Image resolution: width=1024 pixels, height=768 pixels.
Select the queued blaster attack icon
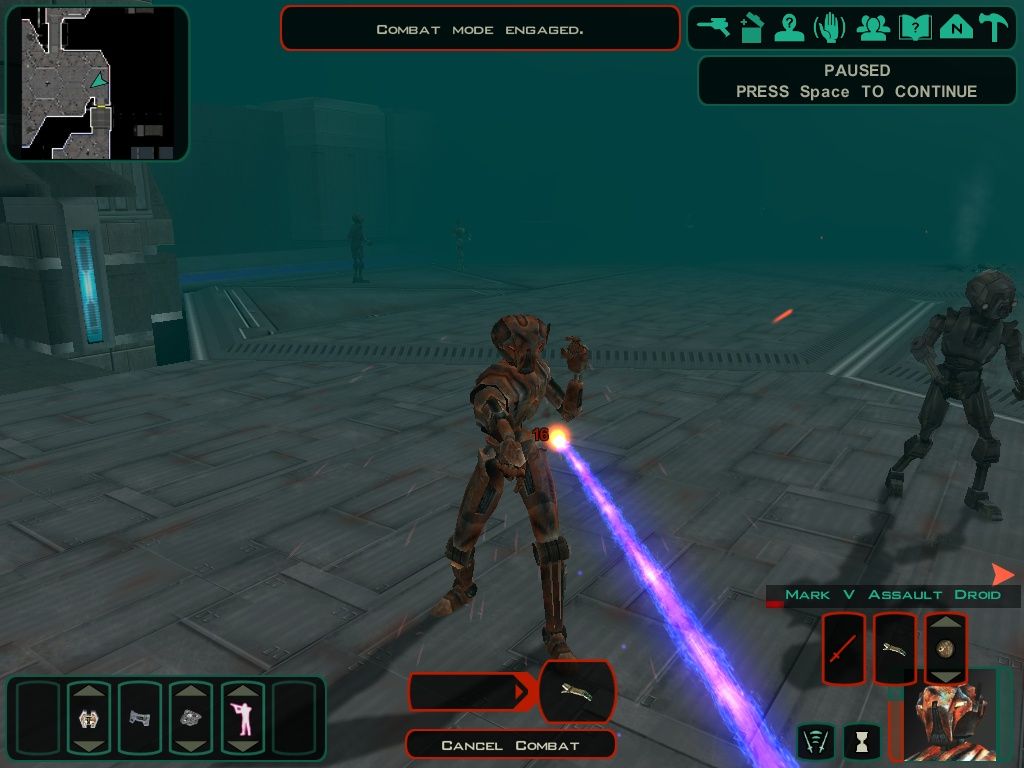[x=577, y=692]
